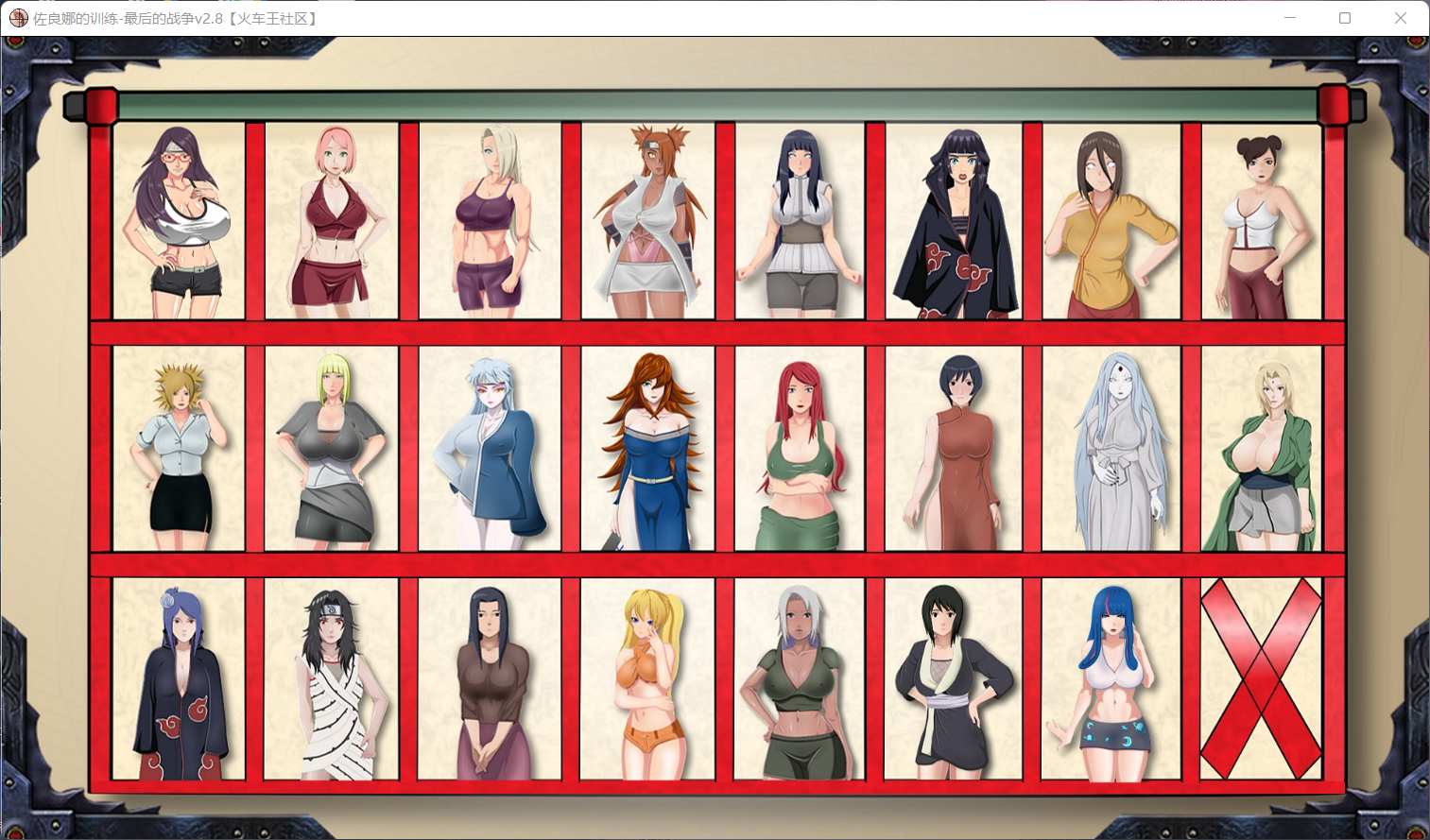The height and width of the screenshot is (840, 1430).
Task: Select Temari in the black skirt
Action: click(176, 451)
